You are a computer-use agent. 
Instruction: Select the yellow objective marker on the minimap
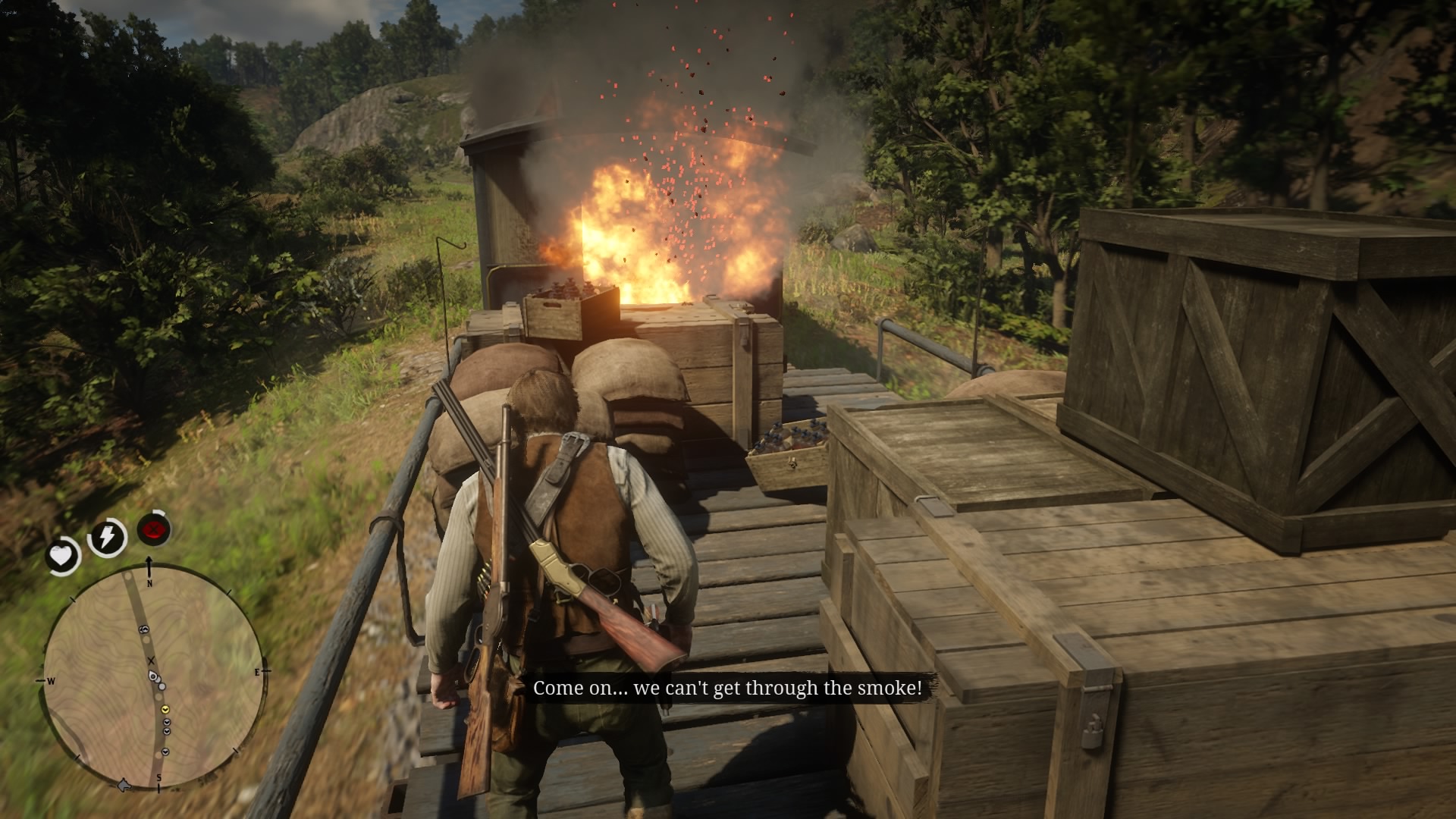click(165, 710)
